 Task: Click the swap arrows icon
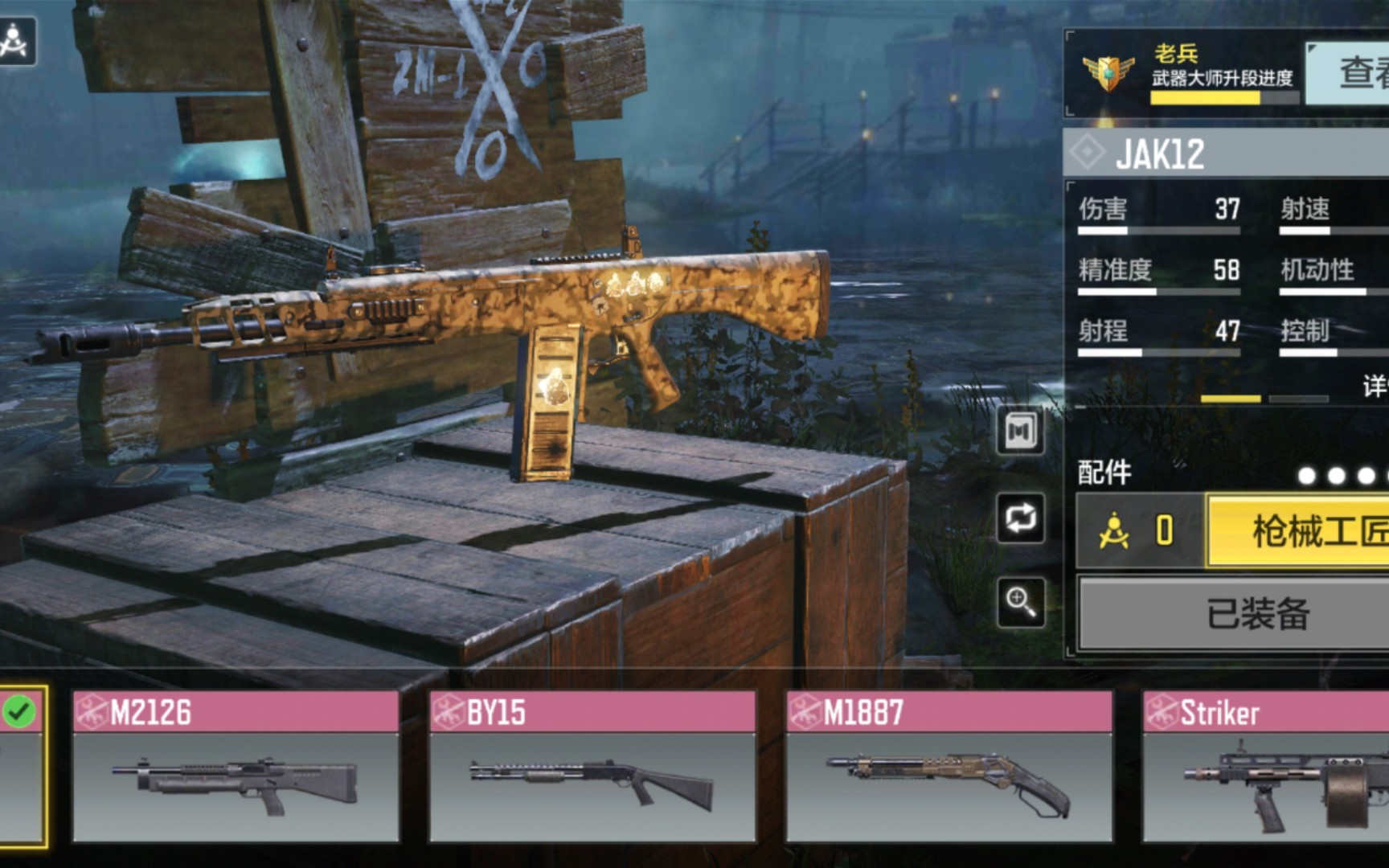click(x=1021, y=518)
